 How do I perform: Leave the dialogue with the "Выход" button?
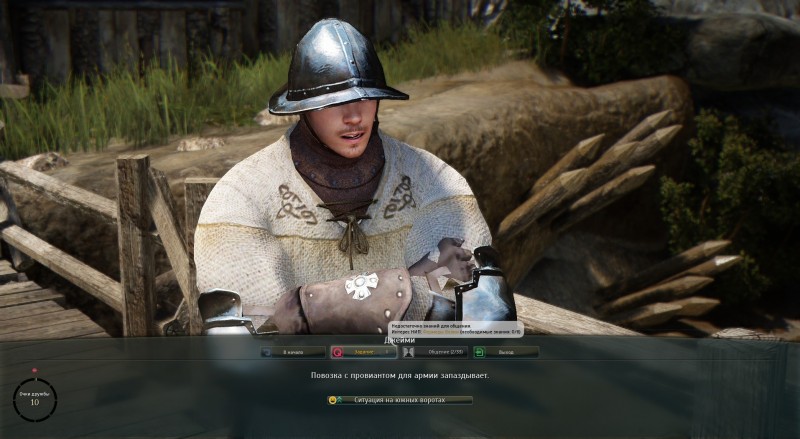(506, 352)
